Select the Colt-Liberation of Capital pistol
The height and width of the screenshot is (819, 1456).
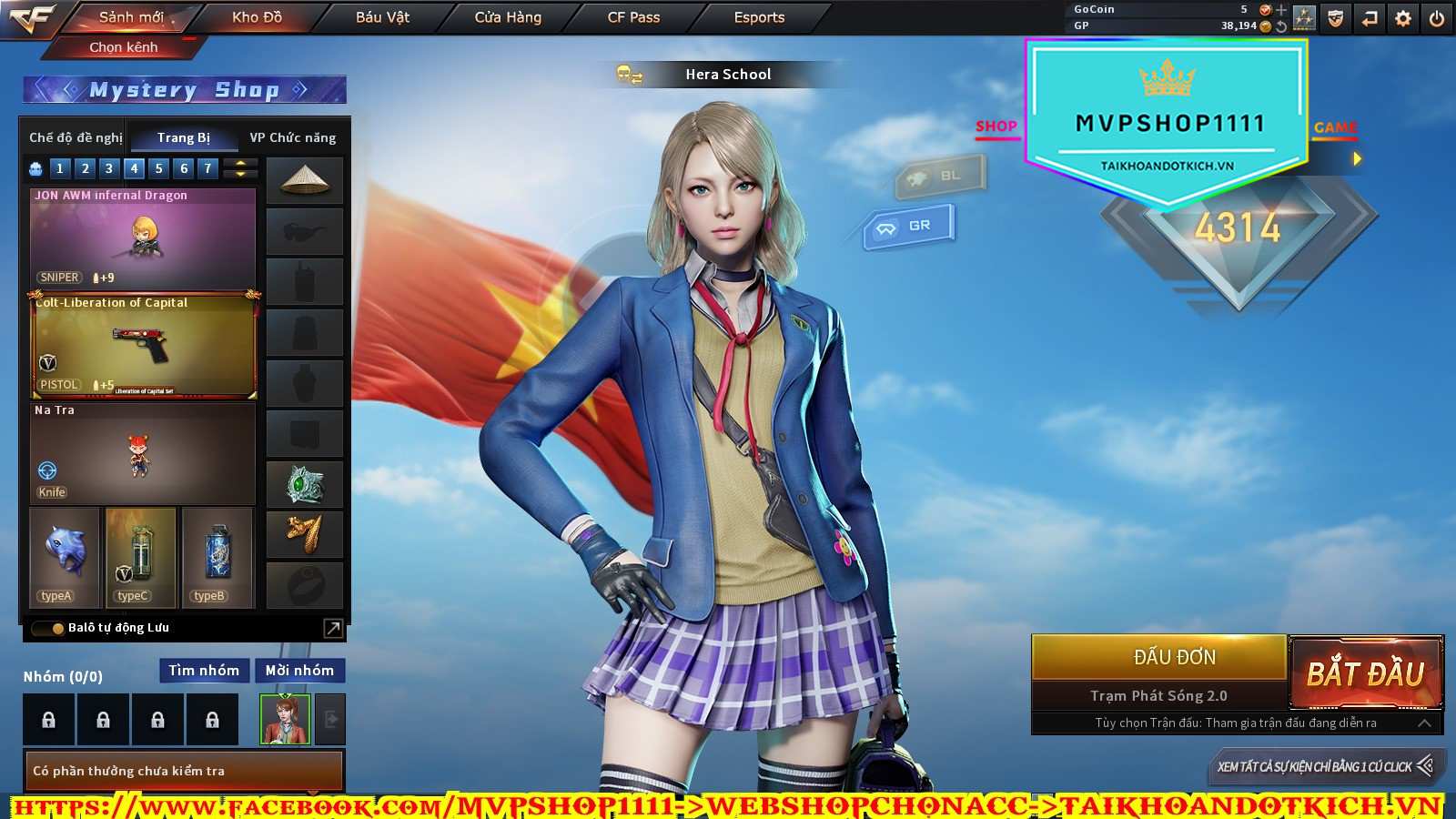click(x=143, y=346)
